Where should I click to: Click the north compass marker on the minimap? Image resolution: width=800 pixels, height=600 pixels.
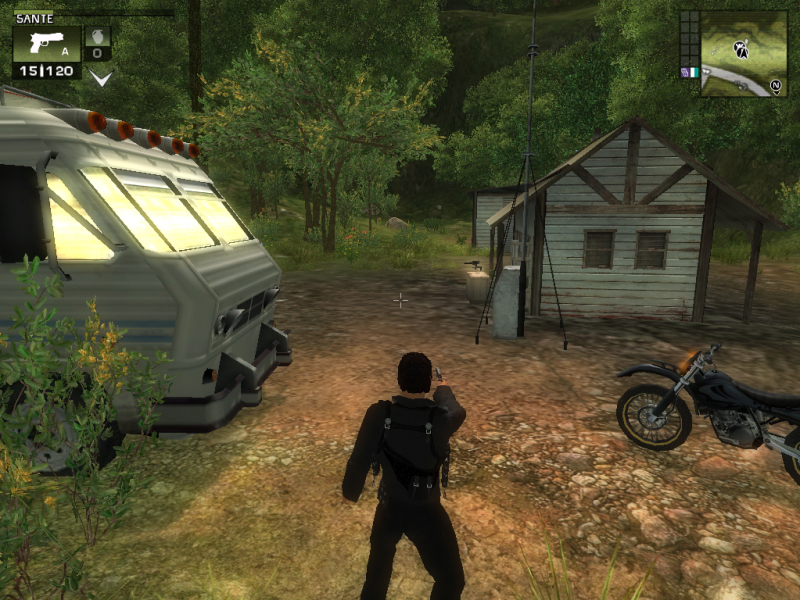pyautogui.click(x=776, y=87)
